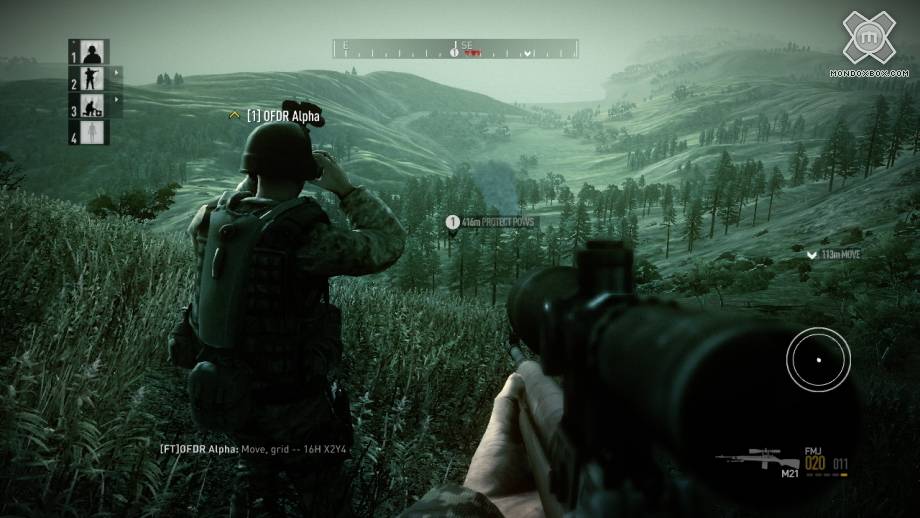The image size is (920, 518).
Task: Select squad member 2 rifleman portrait
Action: click(92, 79)
